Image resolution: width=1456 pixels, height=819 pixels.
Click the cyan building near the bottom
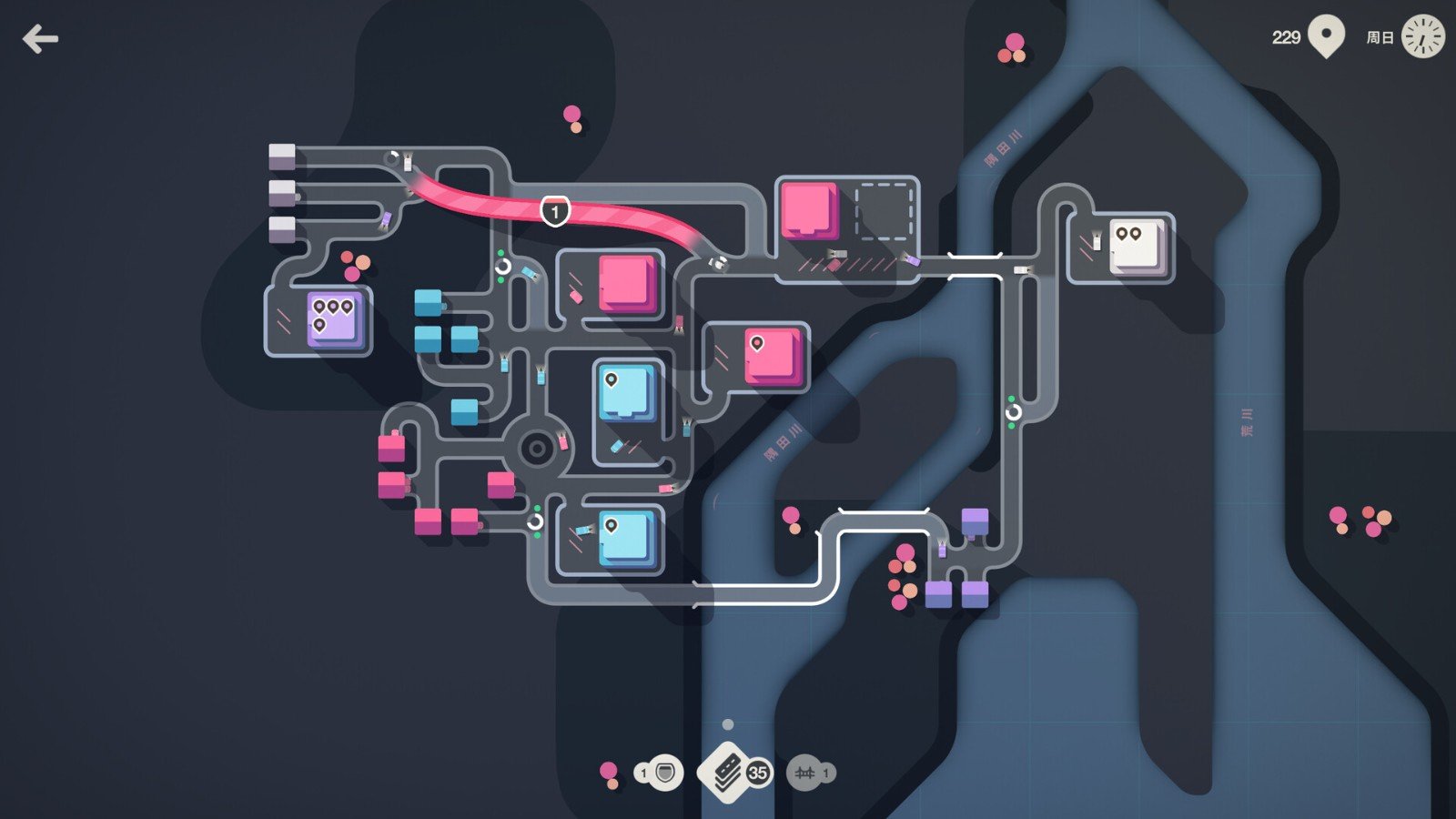pyautogui.click(x=624, y=538)
